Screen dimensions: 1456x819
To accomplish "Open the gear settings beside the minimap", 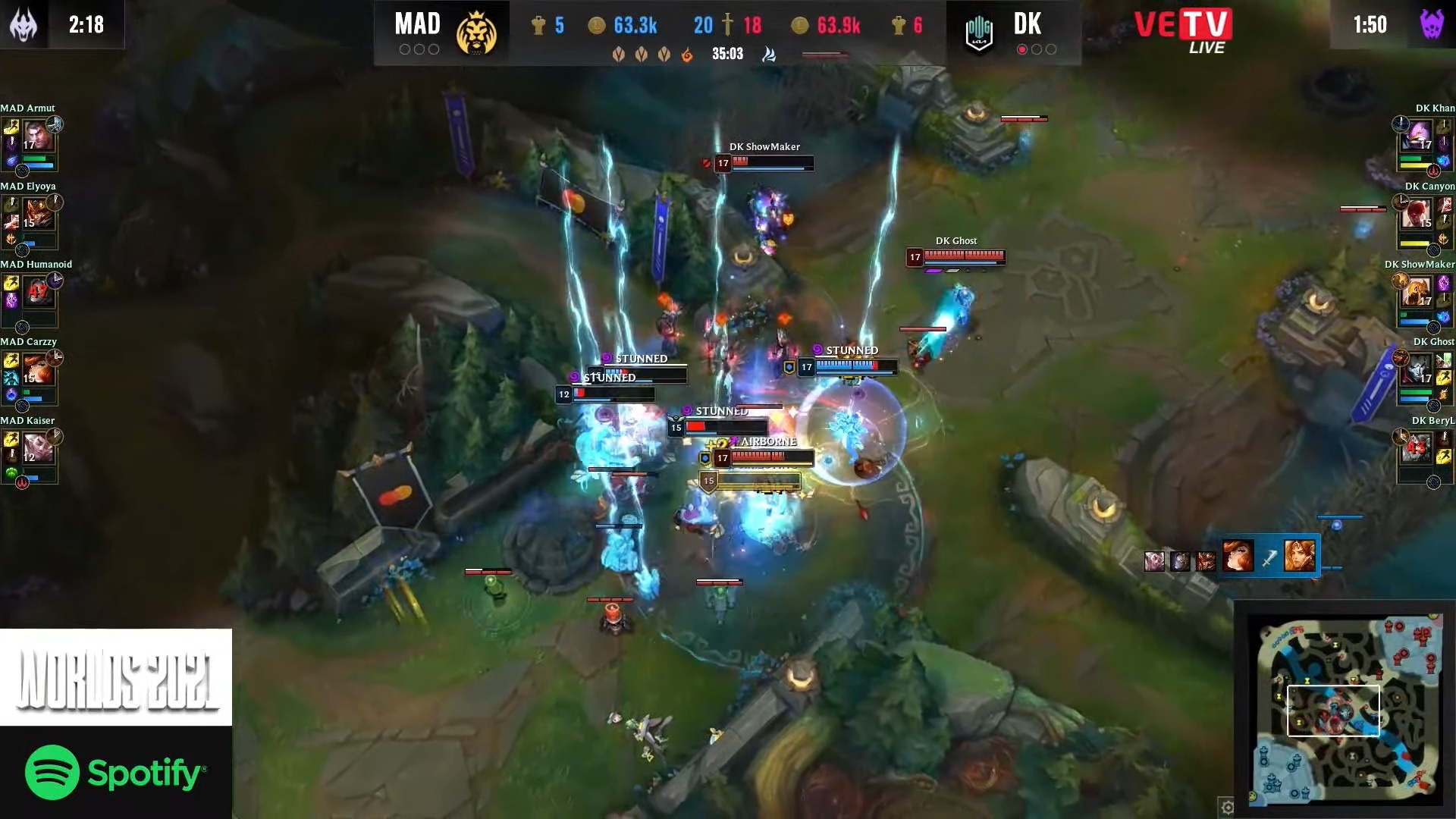I will tap(1227, 807).
